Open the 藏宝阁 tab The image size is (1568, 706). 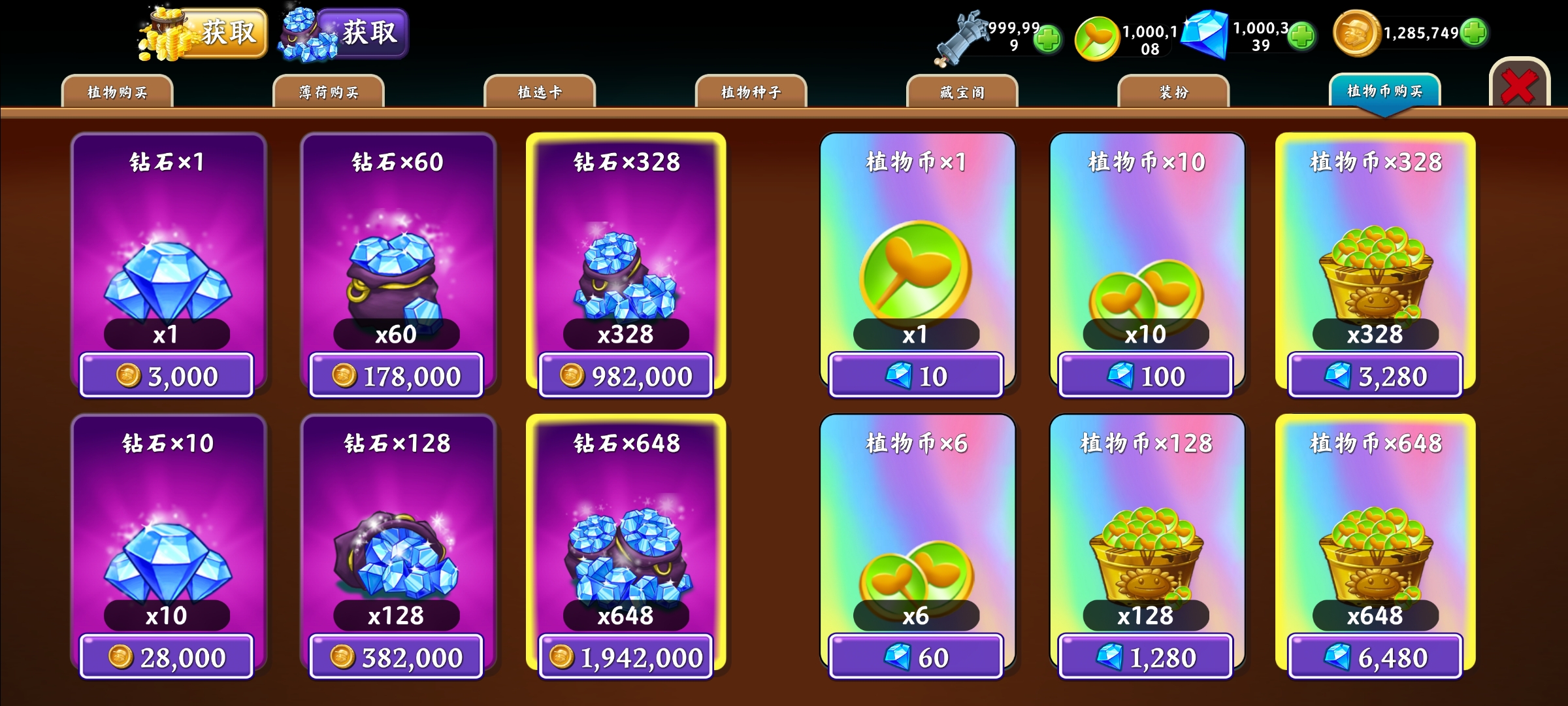pyautogui.click(x=962, y=92)
